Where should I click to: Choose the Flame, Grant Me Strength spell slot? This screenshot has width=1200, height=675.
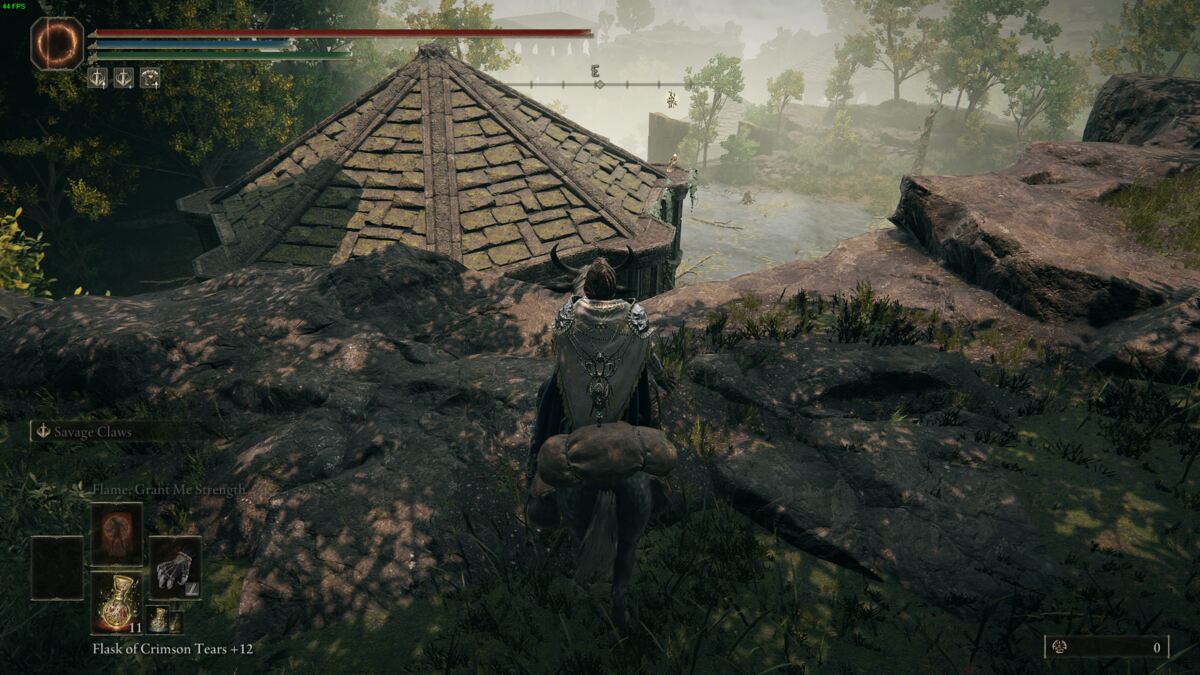(117, 534)
